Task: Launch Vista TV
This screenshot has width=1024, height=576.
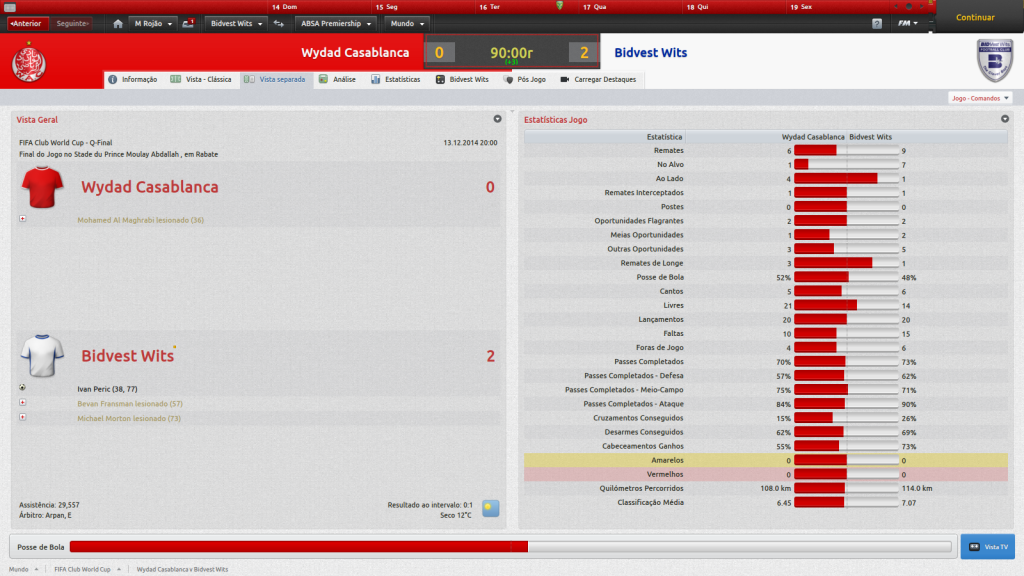Action: coord(987,547)
